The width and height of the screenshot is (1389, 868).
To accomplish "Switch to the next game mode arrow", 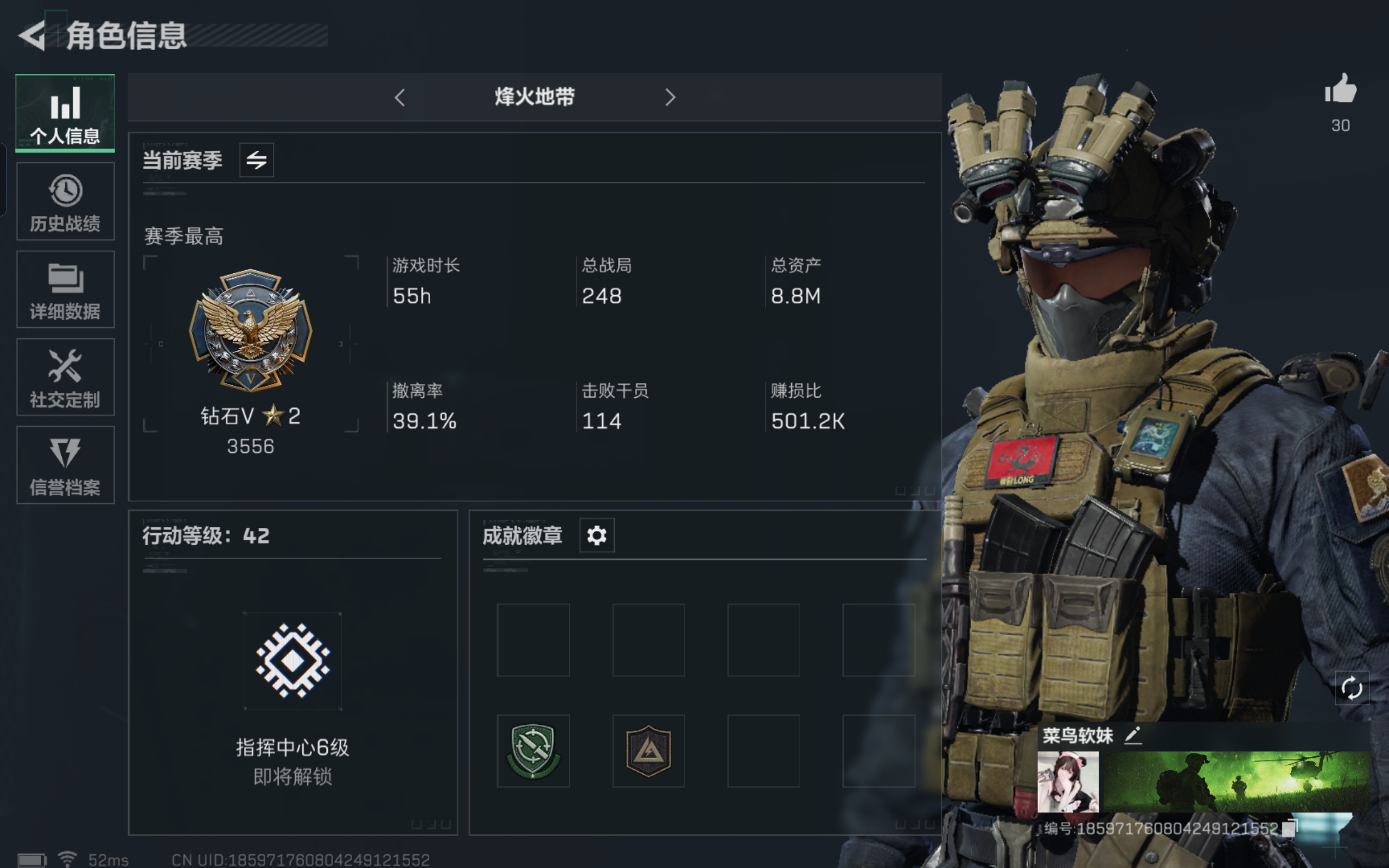I will [671, 98].
